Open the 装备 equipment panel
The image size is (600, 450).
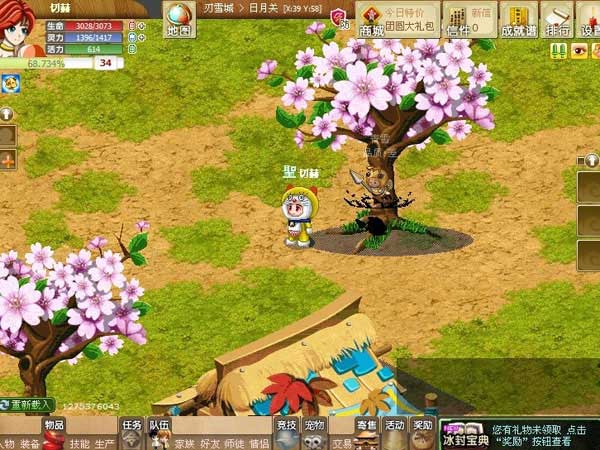point(31,443)
